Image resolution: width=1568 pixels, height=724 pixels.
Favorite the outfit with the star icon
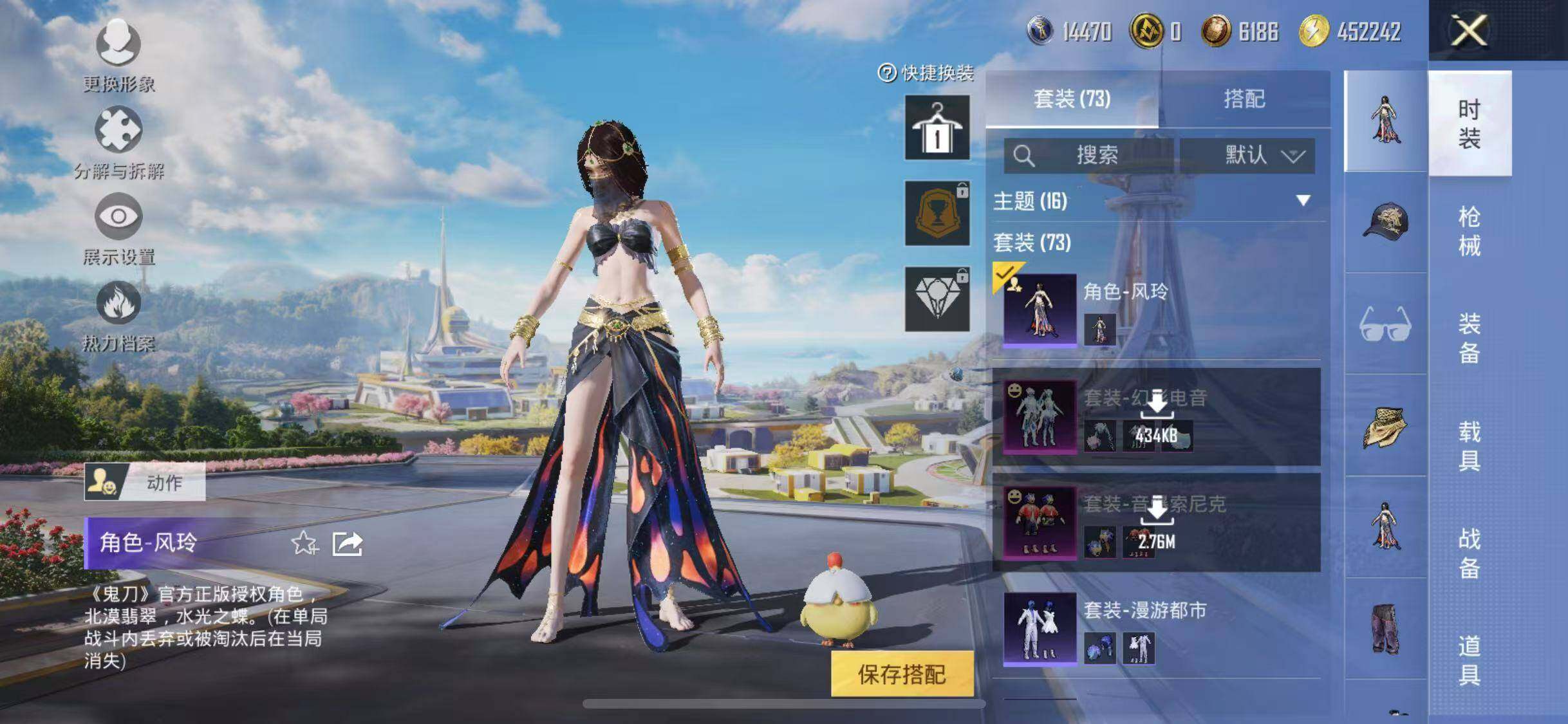[x=304, y=544]
